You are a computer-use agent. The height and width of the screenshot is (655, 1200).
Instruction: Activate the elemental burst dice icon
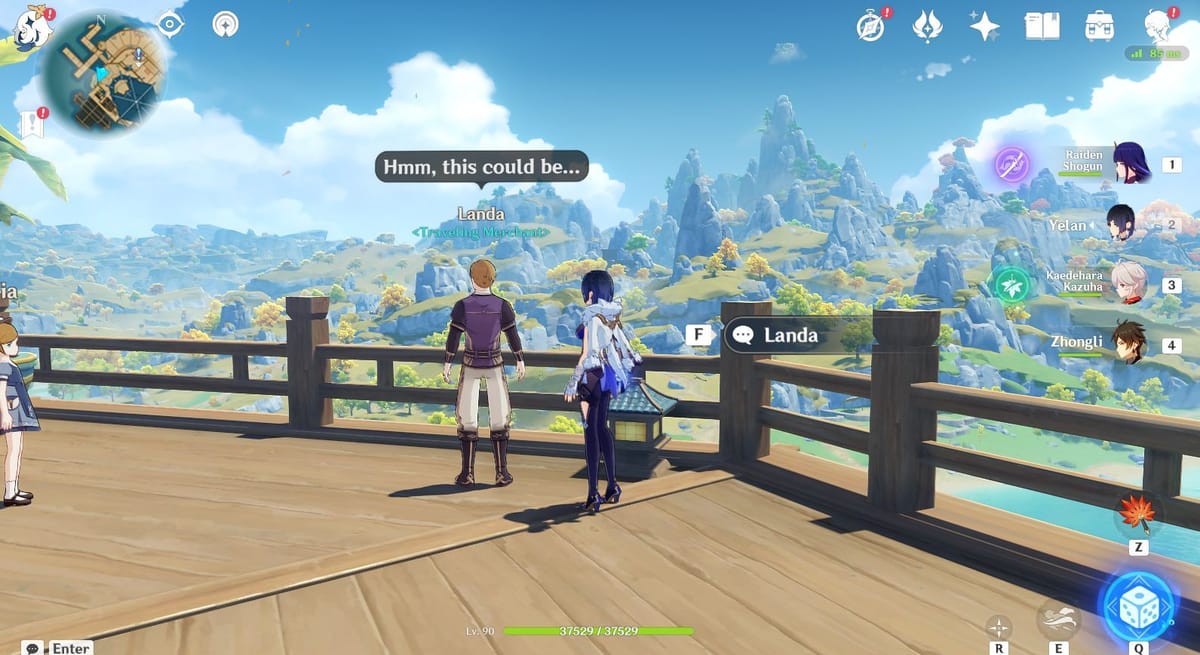coord(1137,606)
